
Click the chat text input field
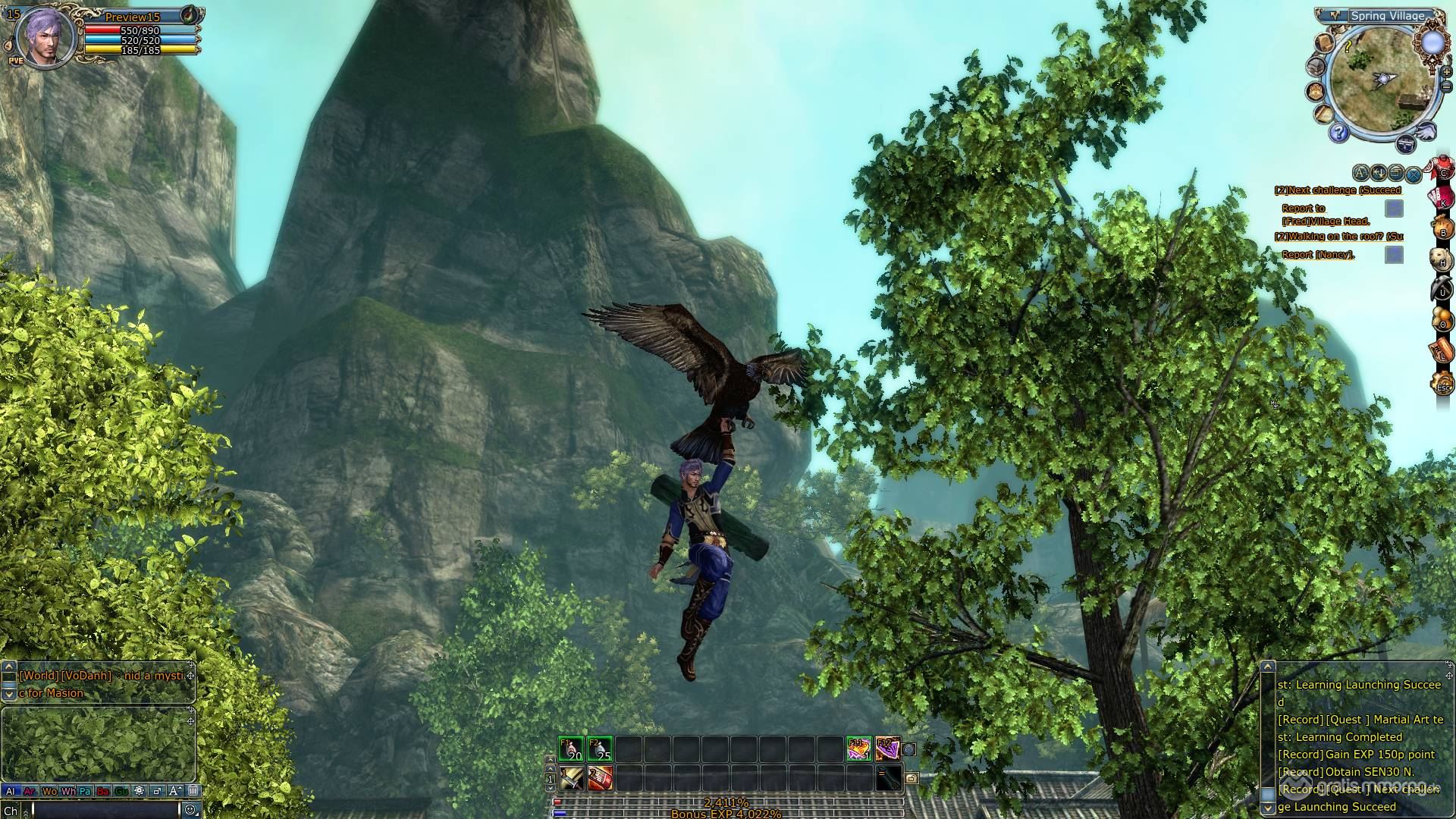[105, 811]
